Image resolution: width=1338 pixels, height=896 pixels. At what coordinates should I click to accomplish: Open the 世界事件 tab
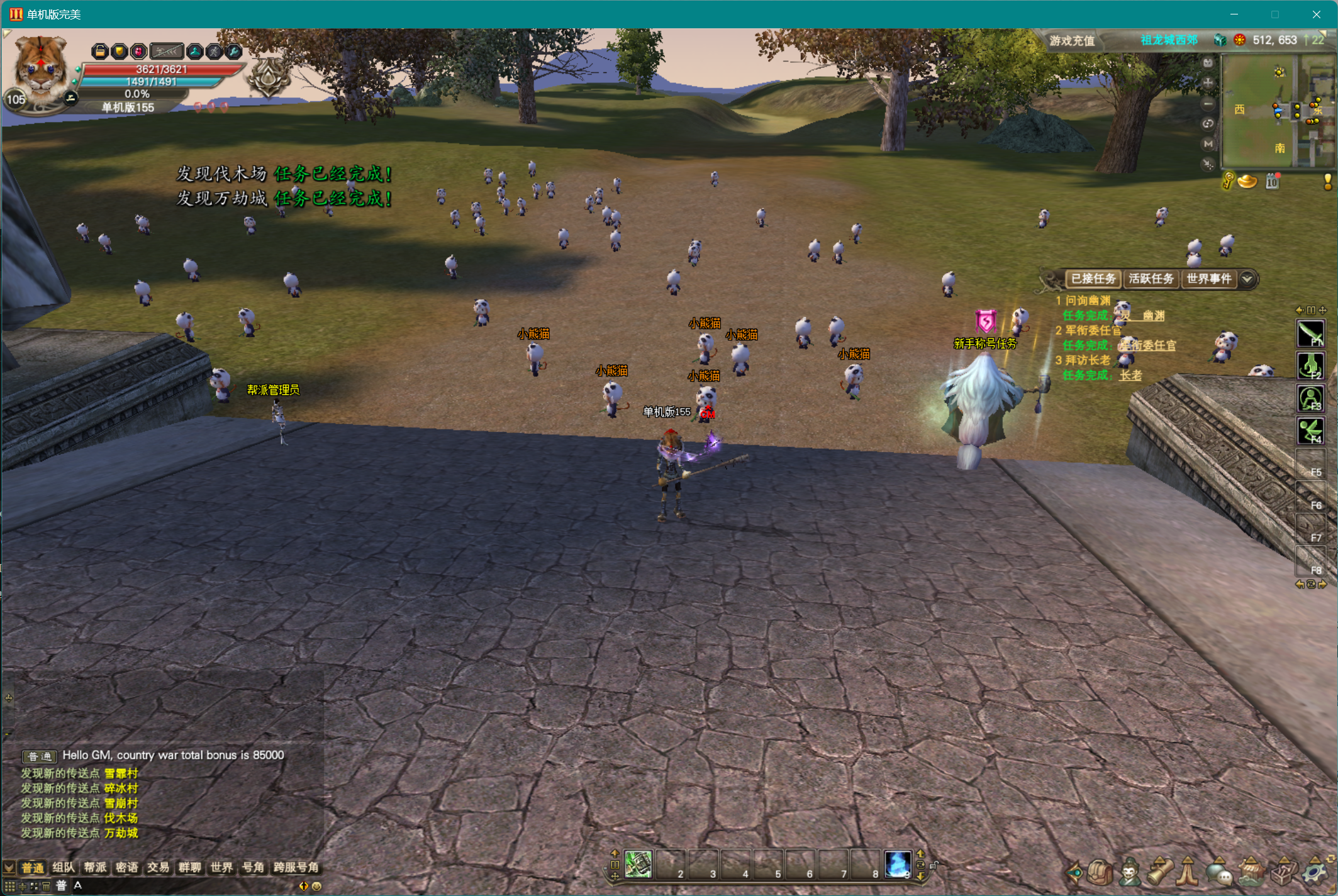pos(1208,279)
